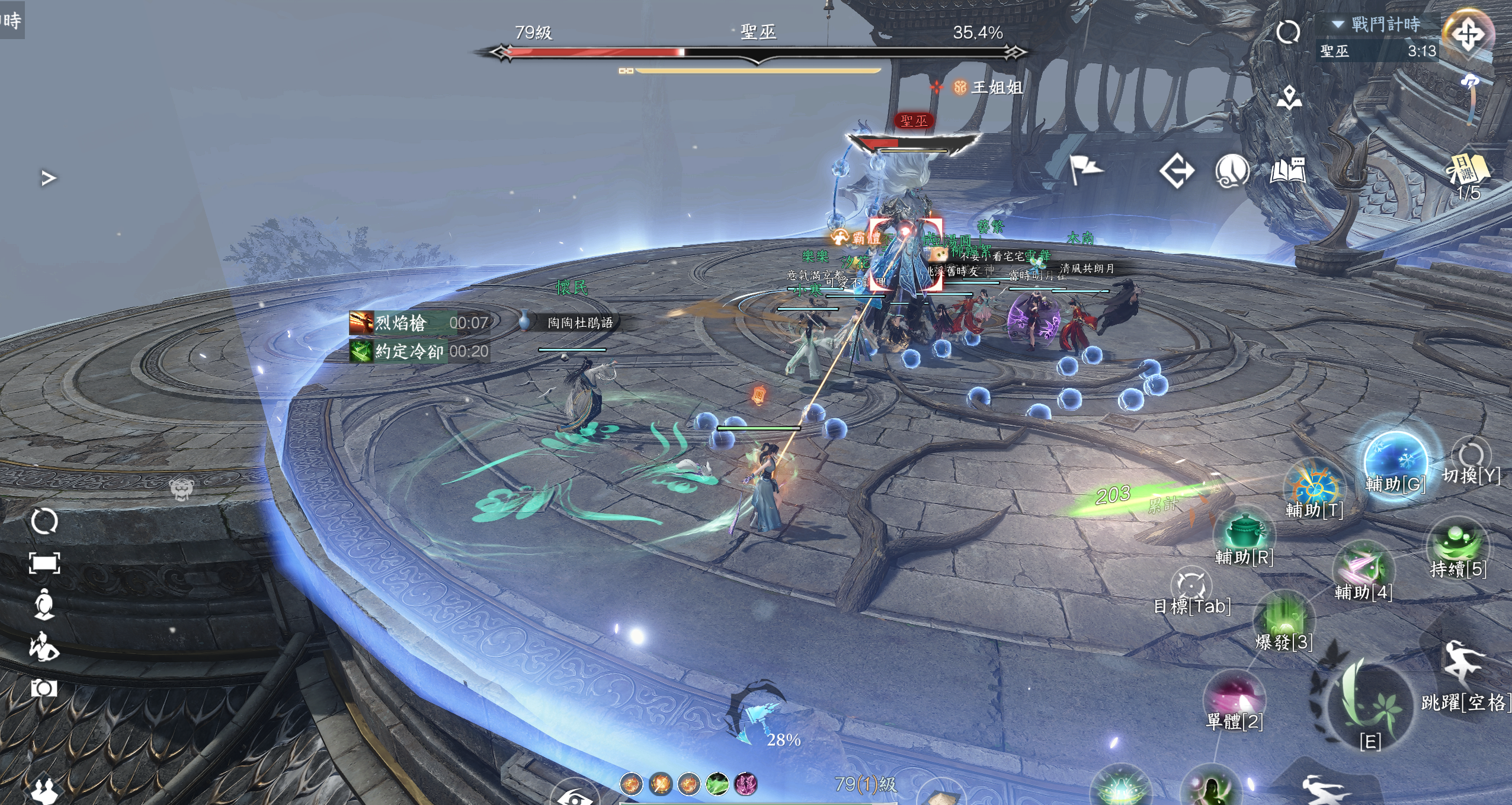Click the golden four-arrow compass button
Screen dimensions: 1512x805
(x=1468, y=34)
